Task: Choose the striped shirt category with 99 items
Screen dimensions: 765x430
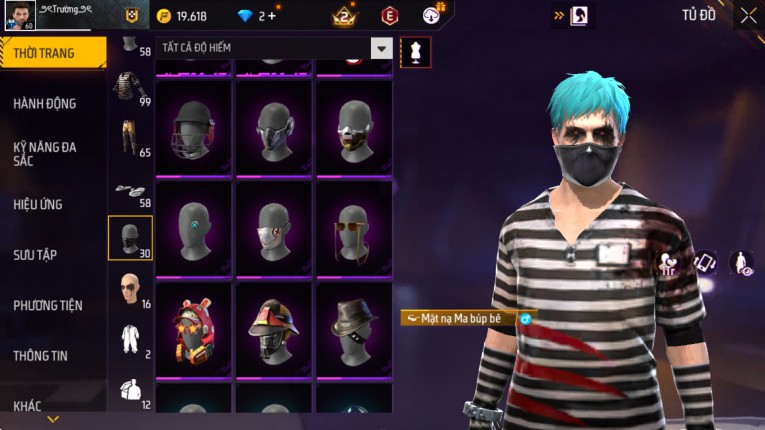Action: 130,88
